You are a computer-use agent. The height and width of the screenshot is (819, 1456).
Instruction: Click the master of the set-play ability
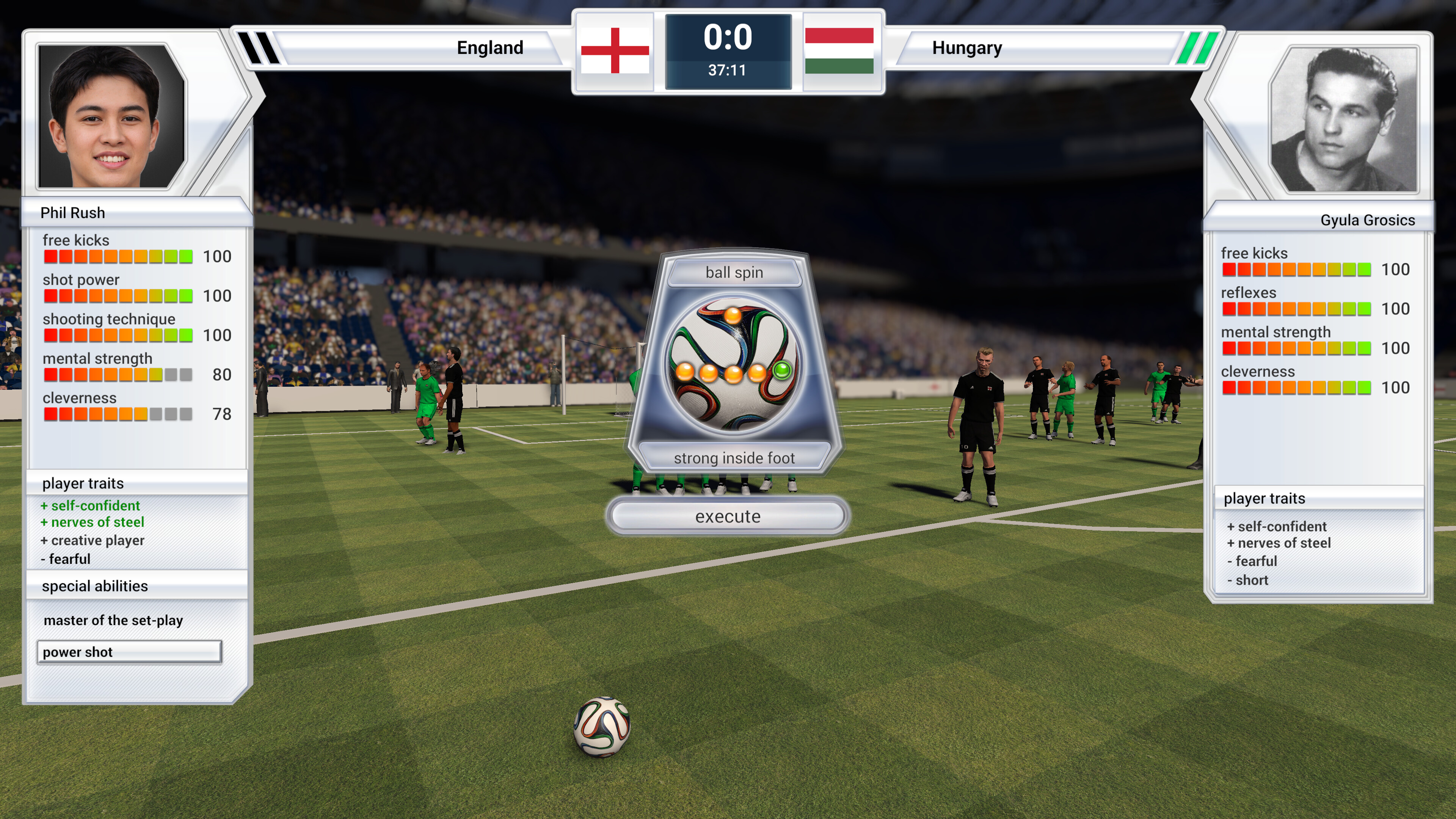click(113, 620)
